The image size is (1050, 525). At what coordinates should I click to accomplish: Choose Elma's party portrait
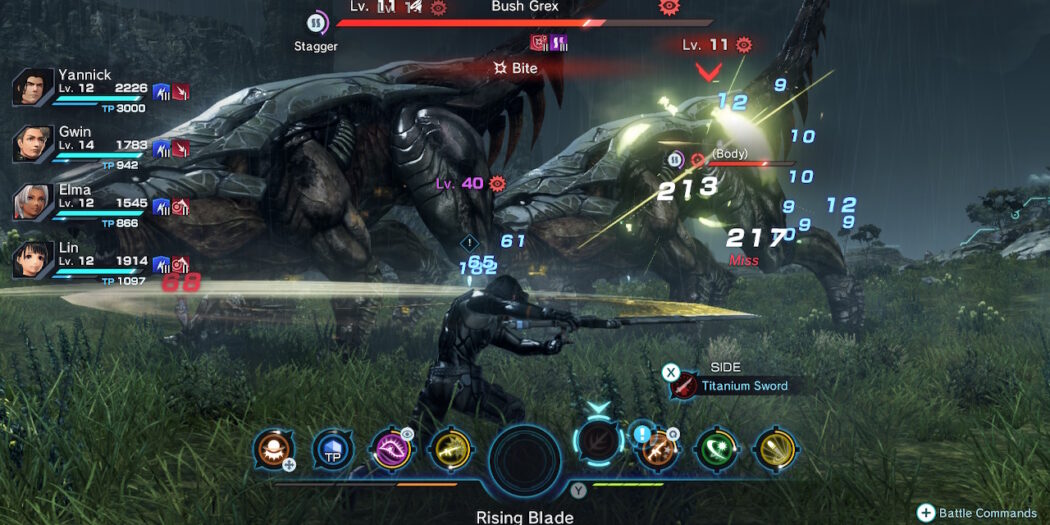pos(33,202)
